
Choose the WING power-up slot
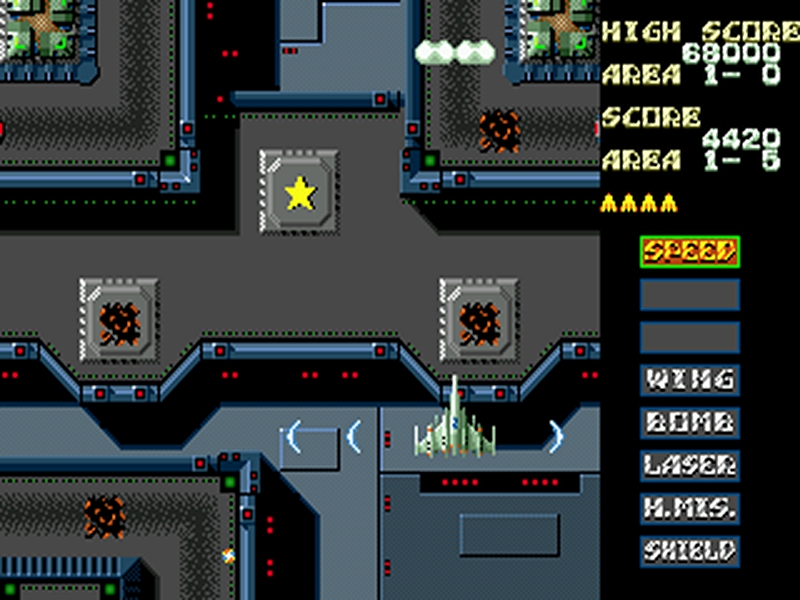[x=690, y=380]
